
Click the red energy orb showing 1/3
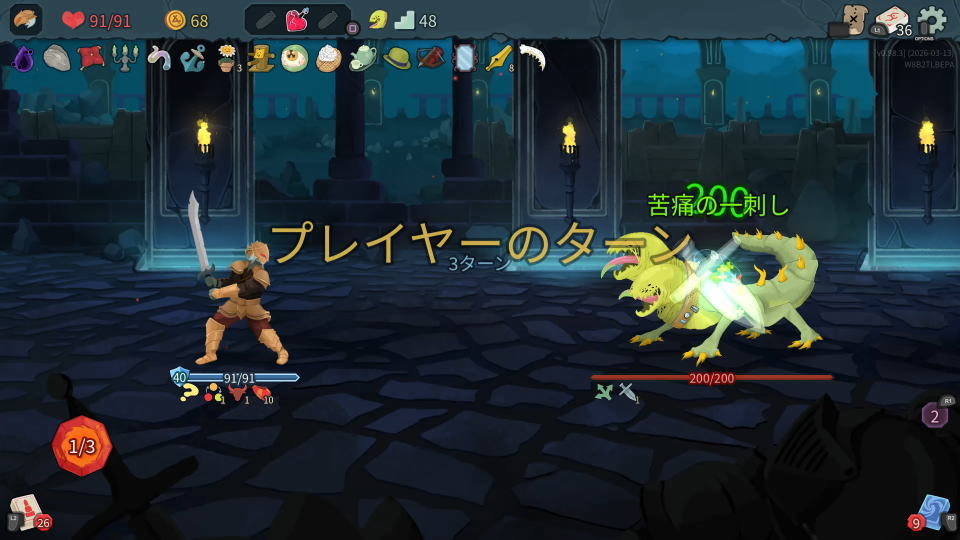82,446
